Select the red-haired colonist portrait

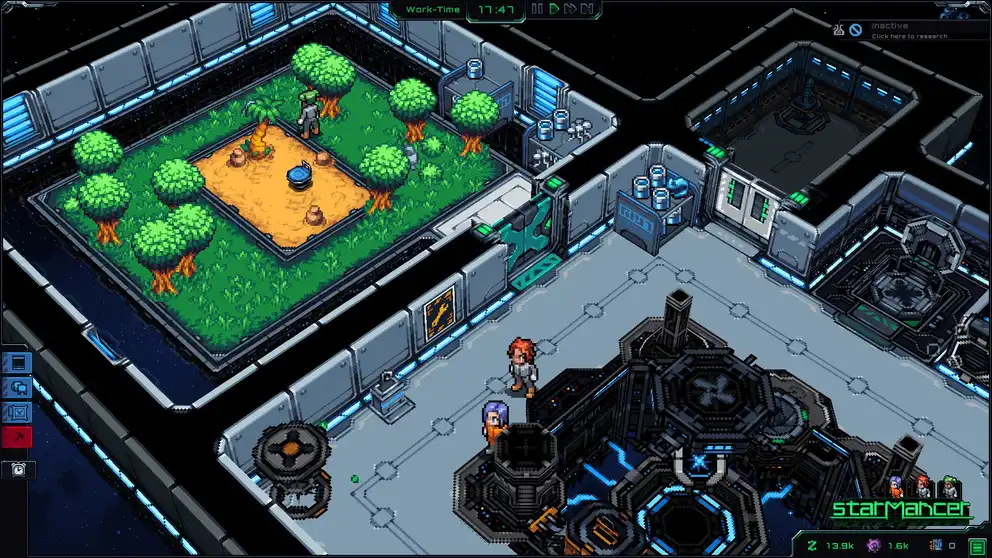(x=923, y=486)
